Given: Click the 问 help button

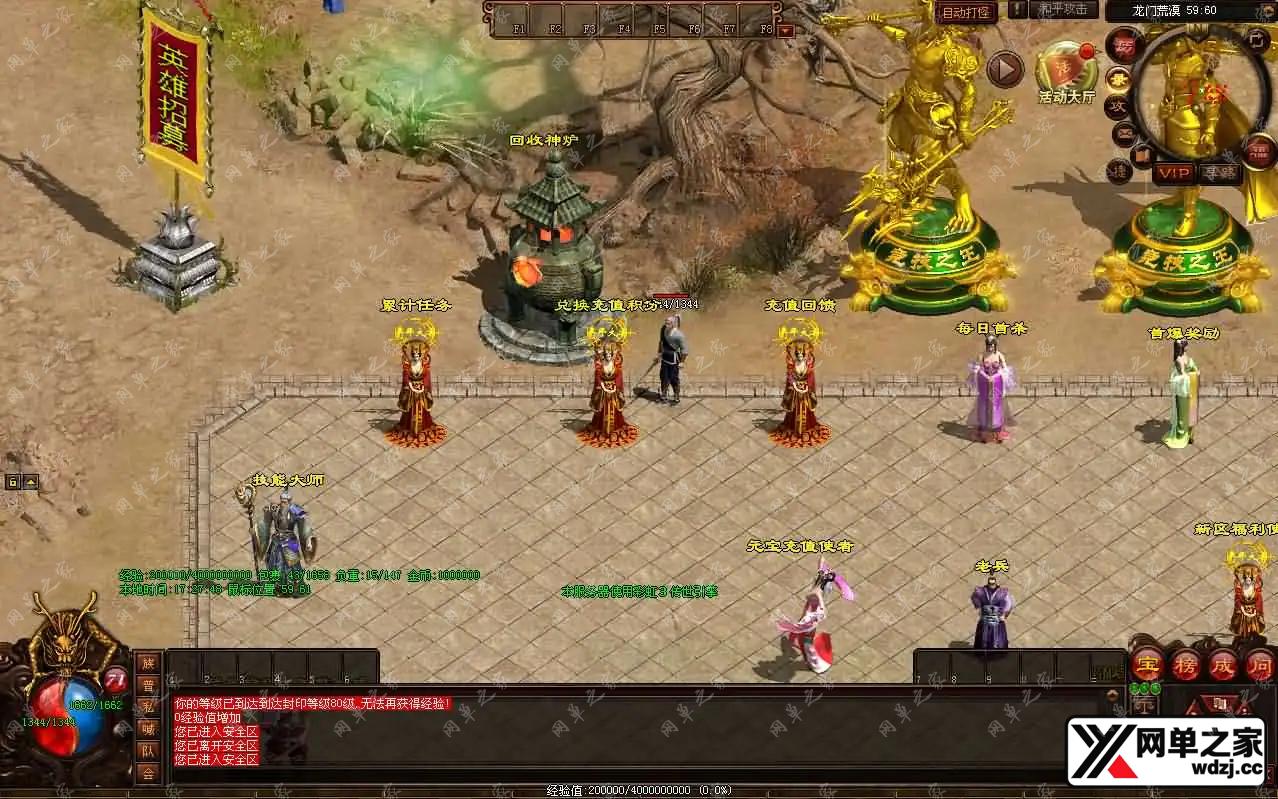Looking at the screenshot, I should click(1259, 665).
